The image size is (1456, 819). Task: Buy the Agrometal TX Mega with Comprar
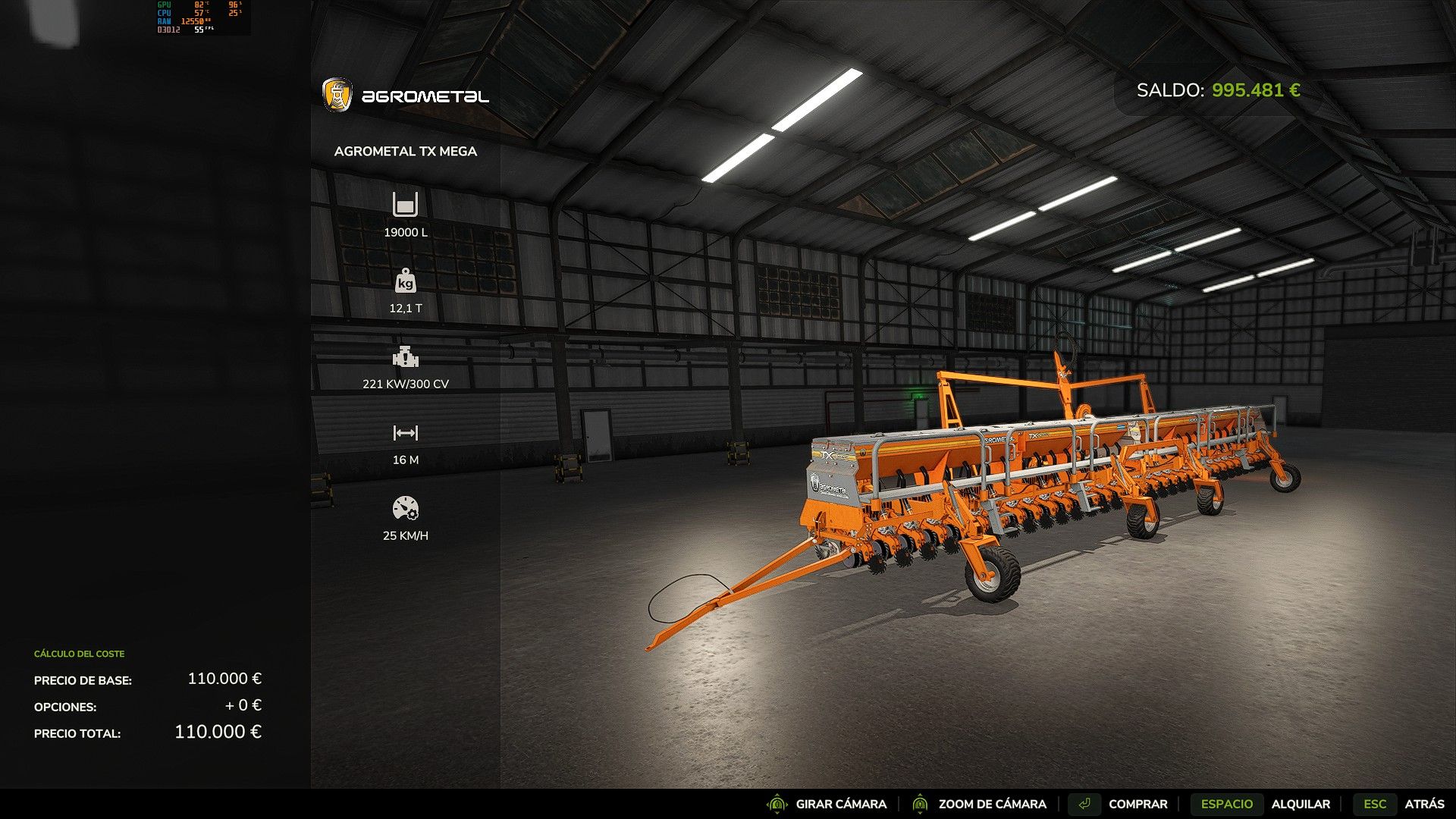[1137, 804]
